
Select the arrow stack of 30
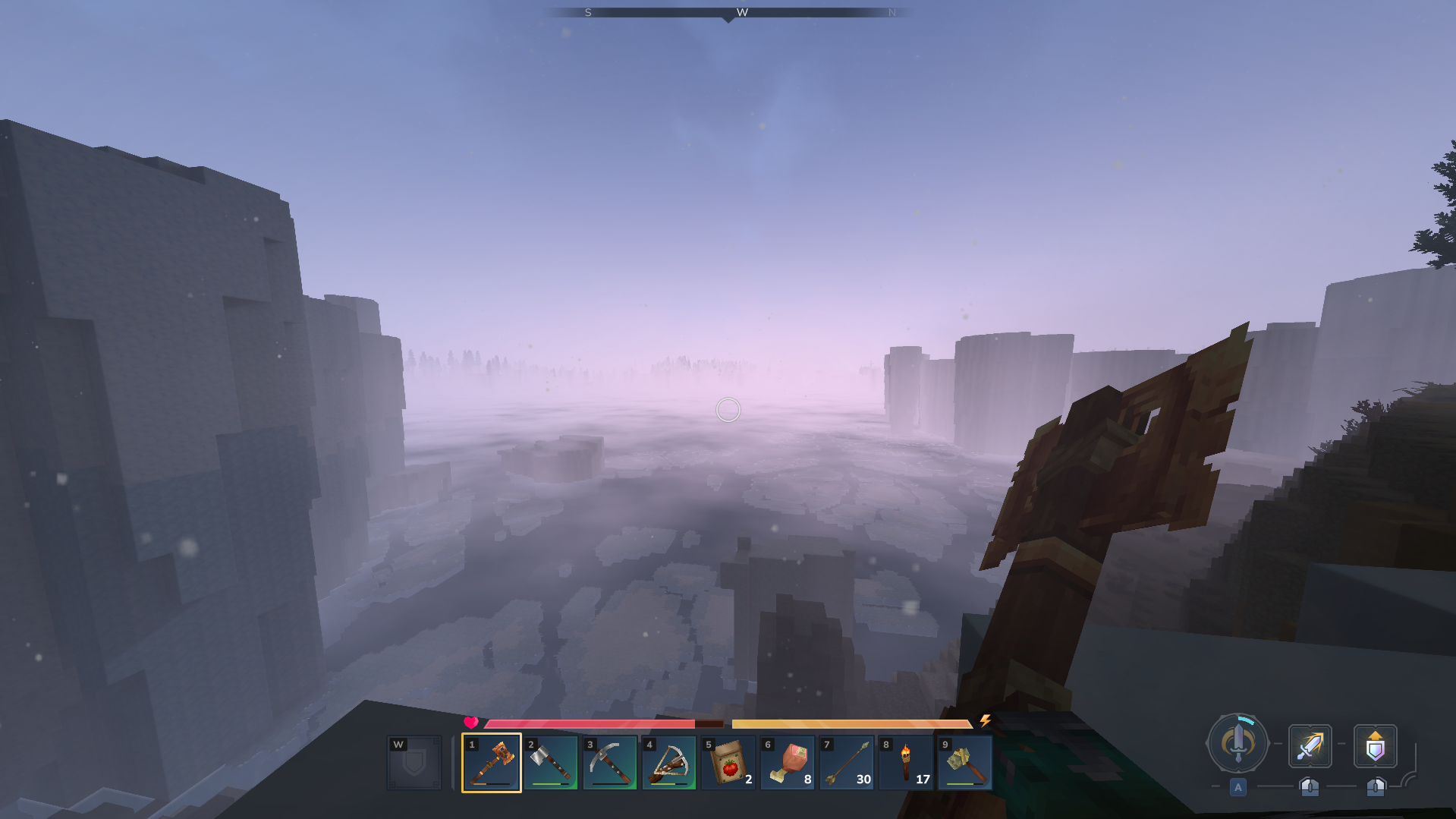847,762
